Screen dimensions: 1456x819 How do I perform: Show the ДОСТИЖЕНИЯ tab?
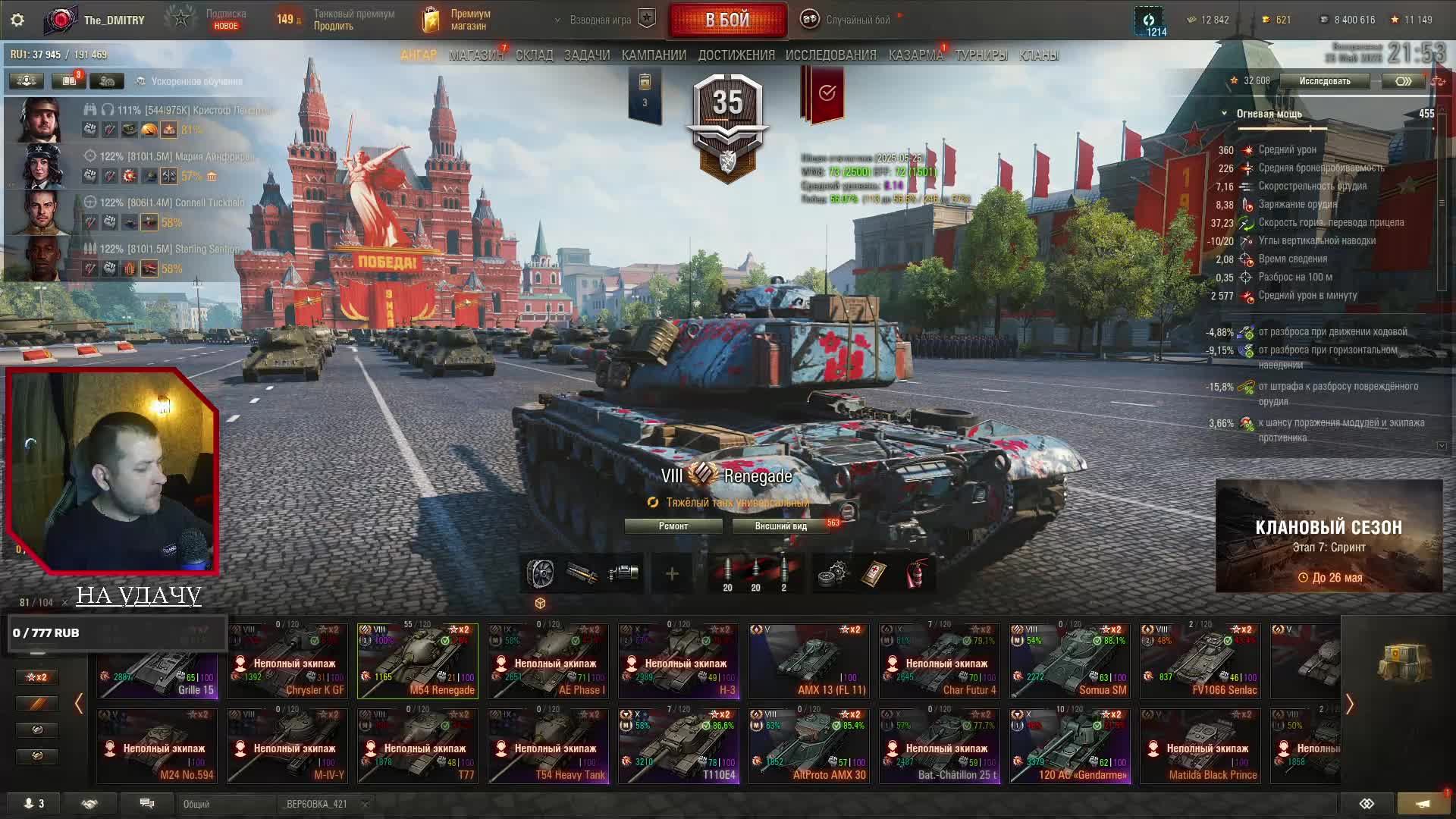tap(736, 55)
